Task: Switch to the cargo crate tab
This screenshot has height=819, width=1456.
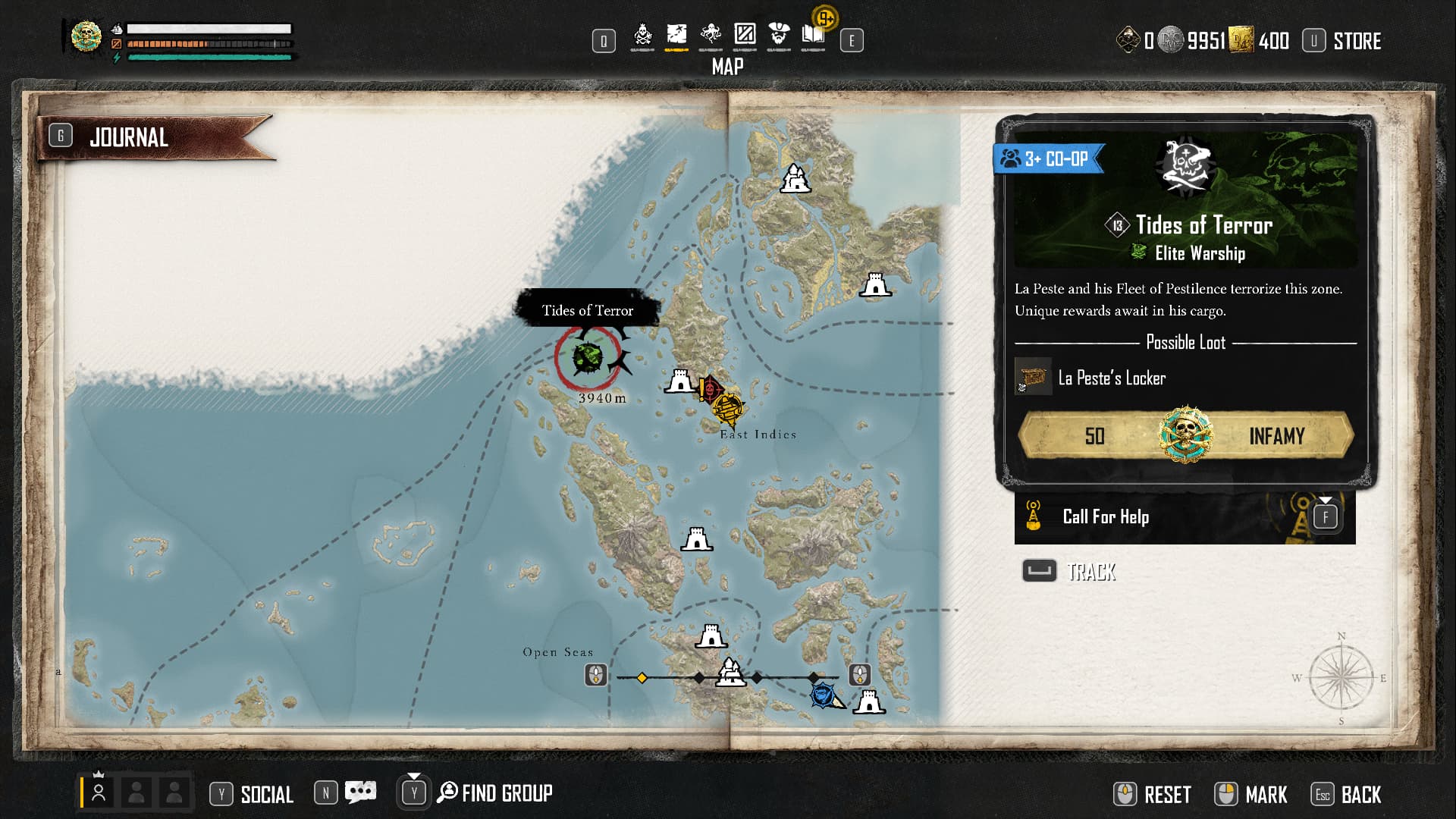Action: [x=745, y=35]
